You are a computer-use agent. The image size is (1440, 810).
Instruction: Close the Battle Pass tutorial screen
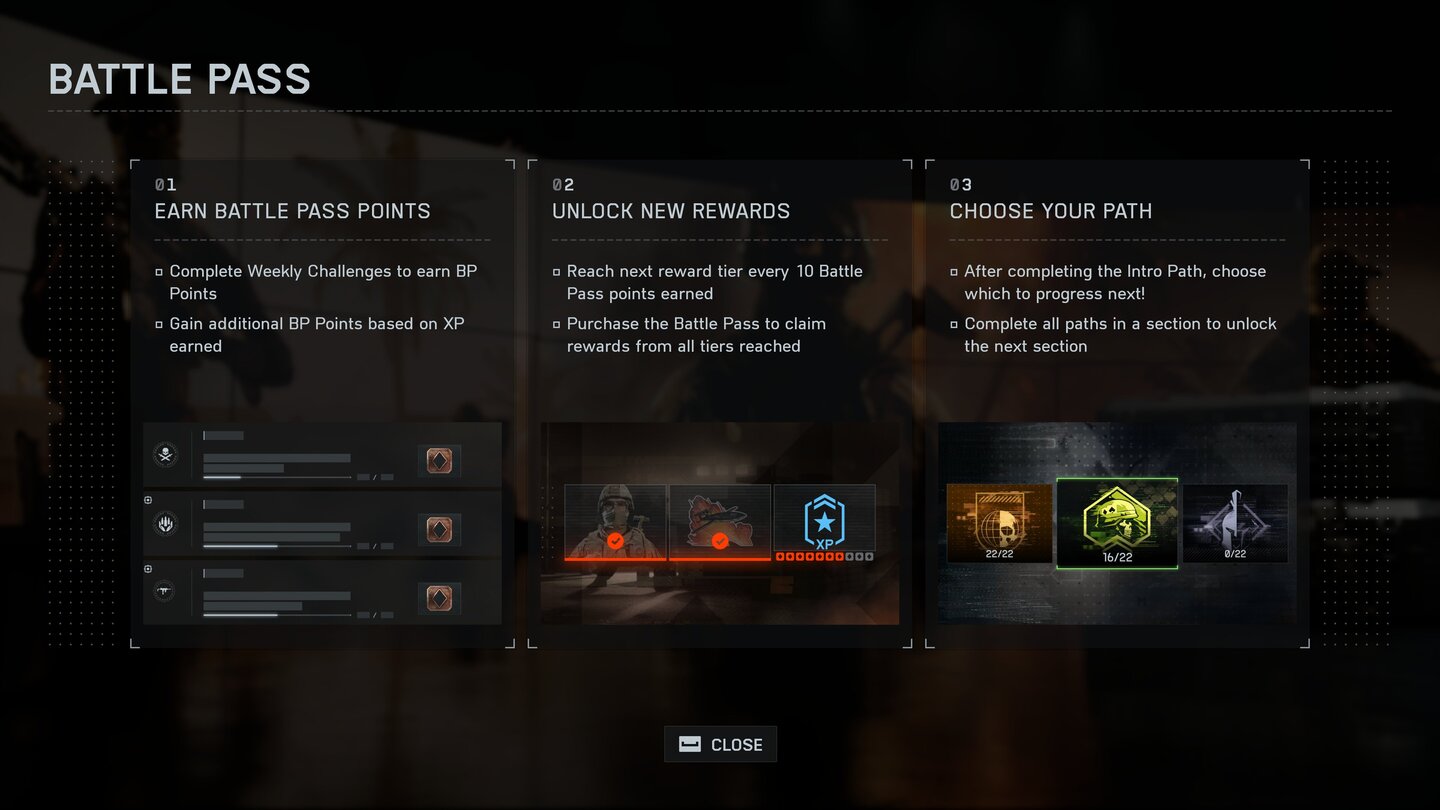click(x=721, y=744)
